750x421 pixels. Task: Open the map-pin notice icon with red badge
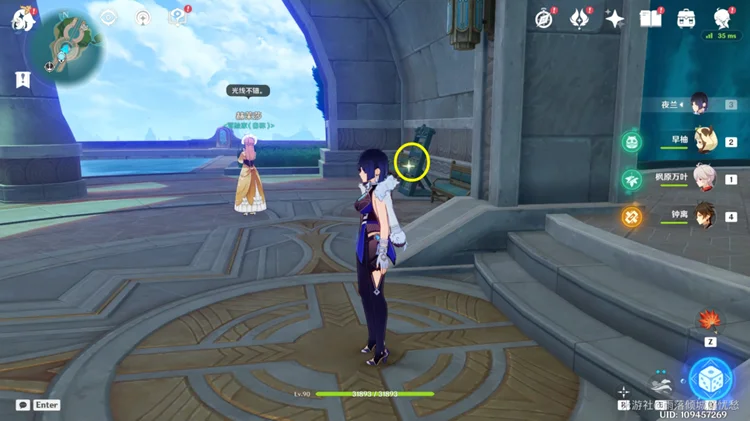(x=177, y=17)
